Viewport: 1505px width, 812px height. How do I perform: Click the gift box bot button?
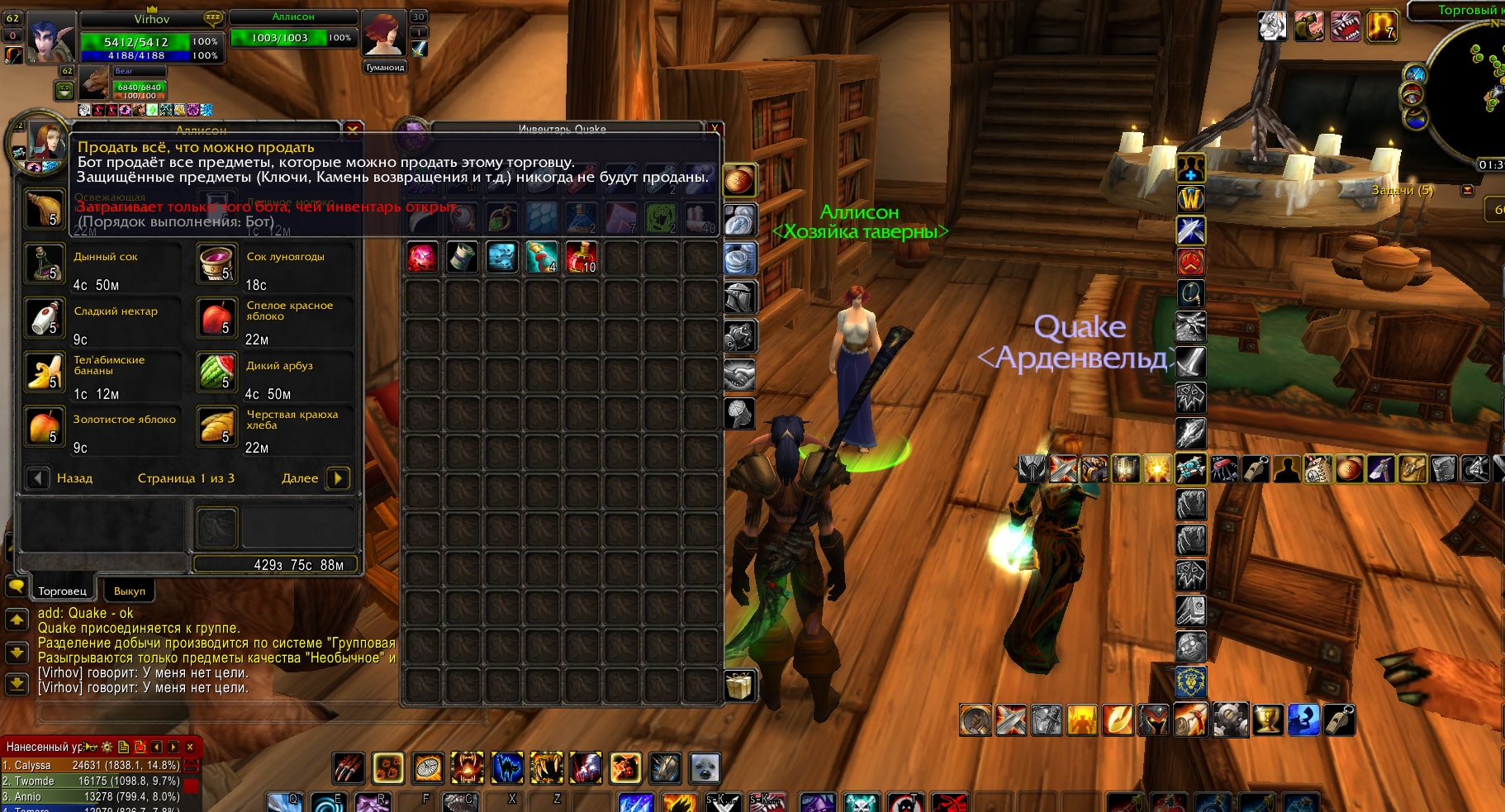pos(739,685)
